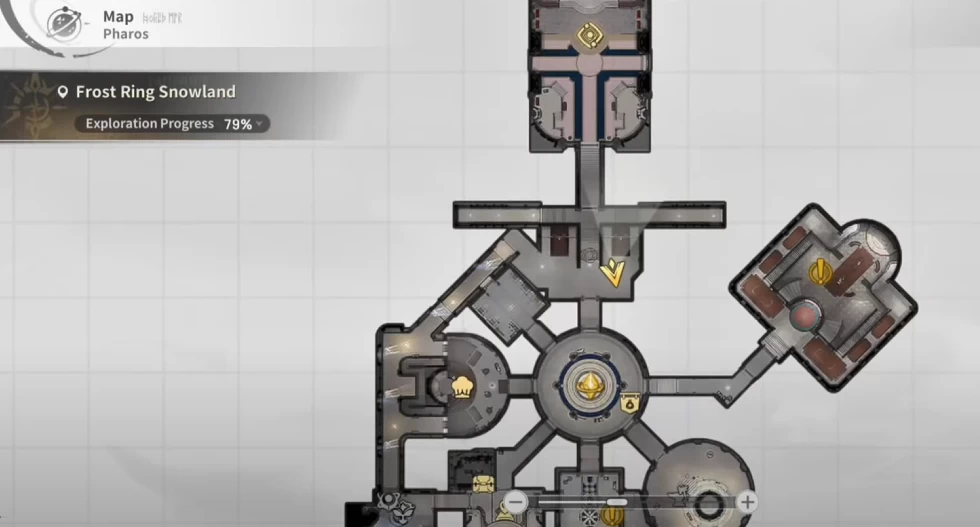Click the map zoom-in plus button
Image resolution: width=980 pixels, height=527 pixels.
(x=746, y=502)
